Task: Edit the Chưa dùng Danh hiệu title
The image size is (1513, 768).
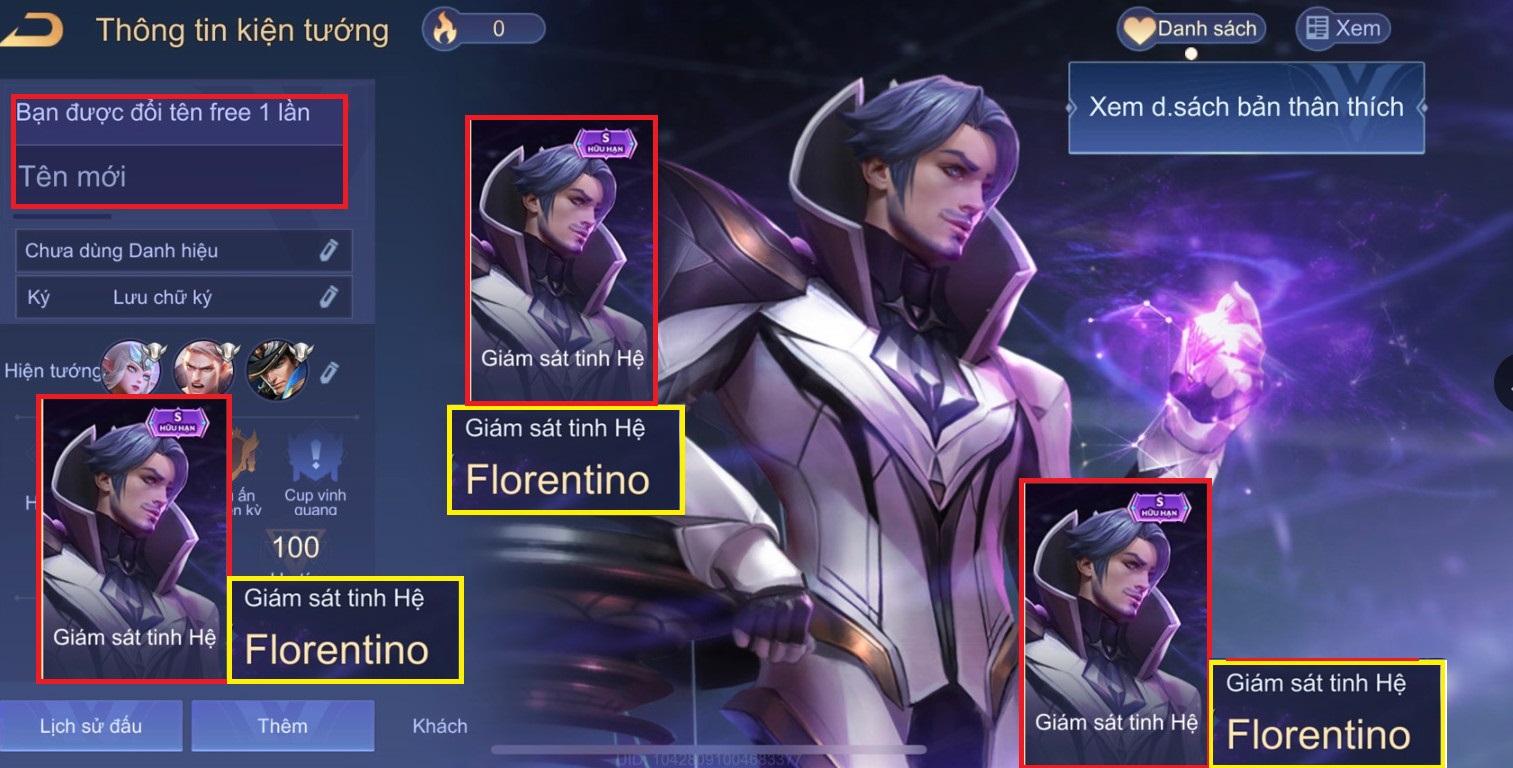Action: [329, 250]
